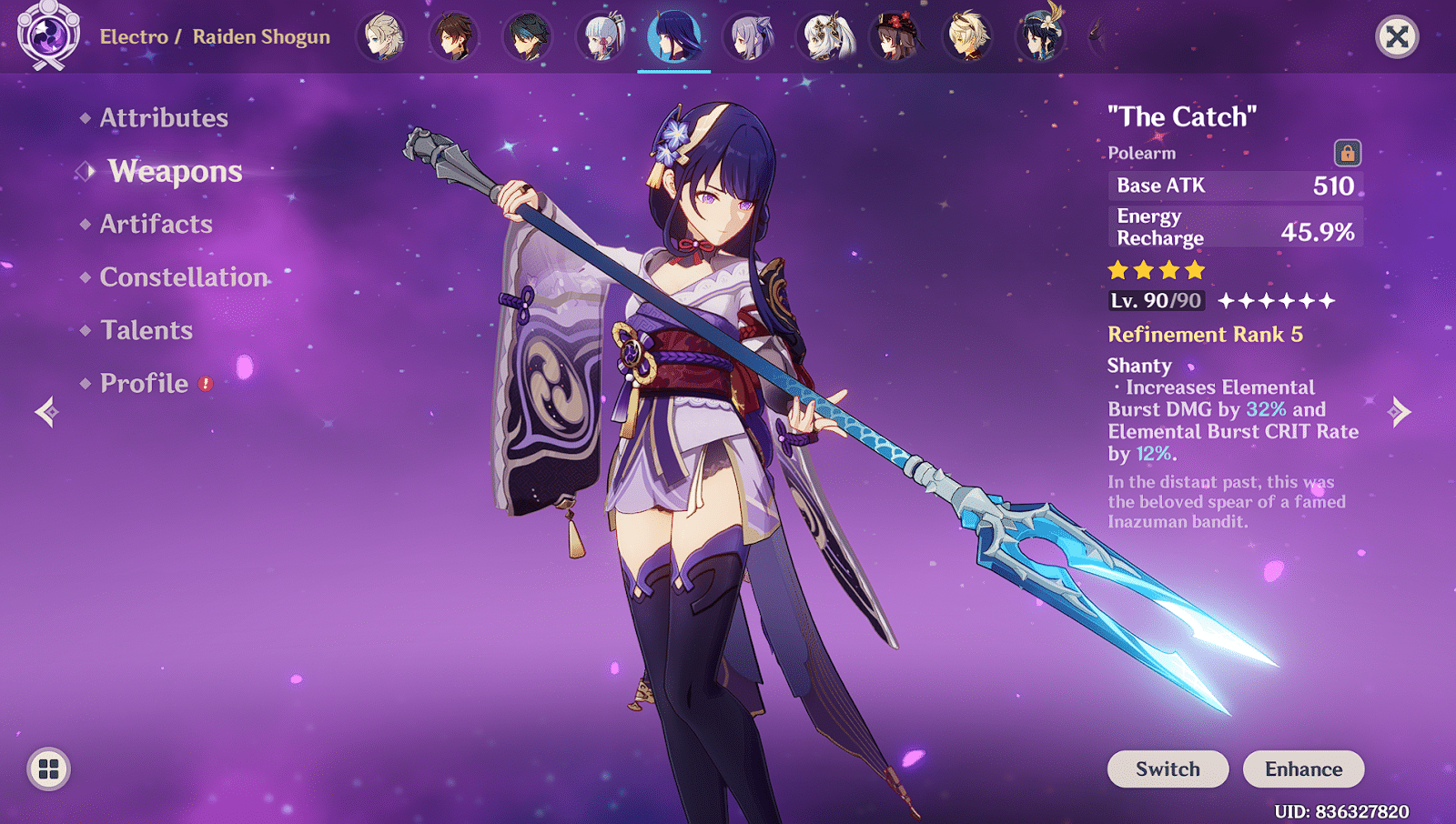
Task: Go to the Artifacts section
Action: click(156, 224)
